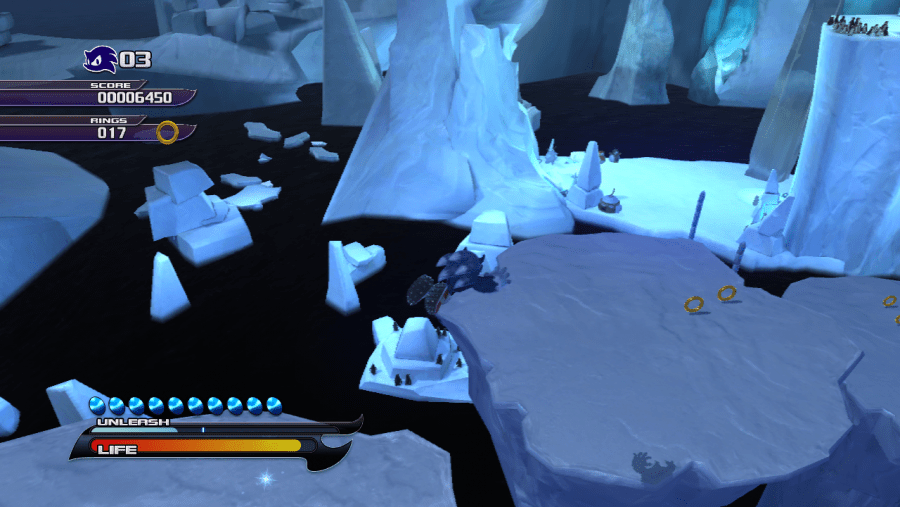Click the Werehog head lives icon
Image resolution: width=900 pixels, height=507 pixels.
[x=100, y=60]
